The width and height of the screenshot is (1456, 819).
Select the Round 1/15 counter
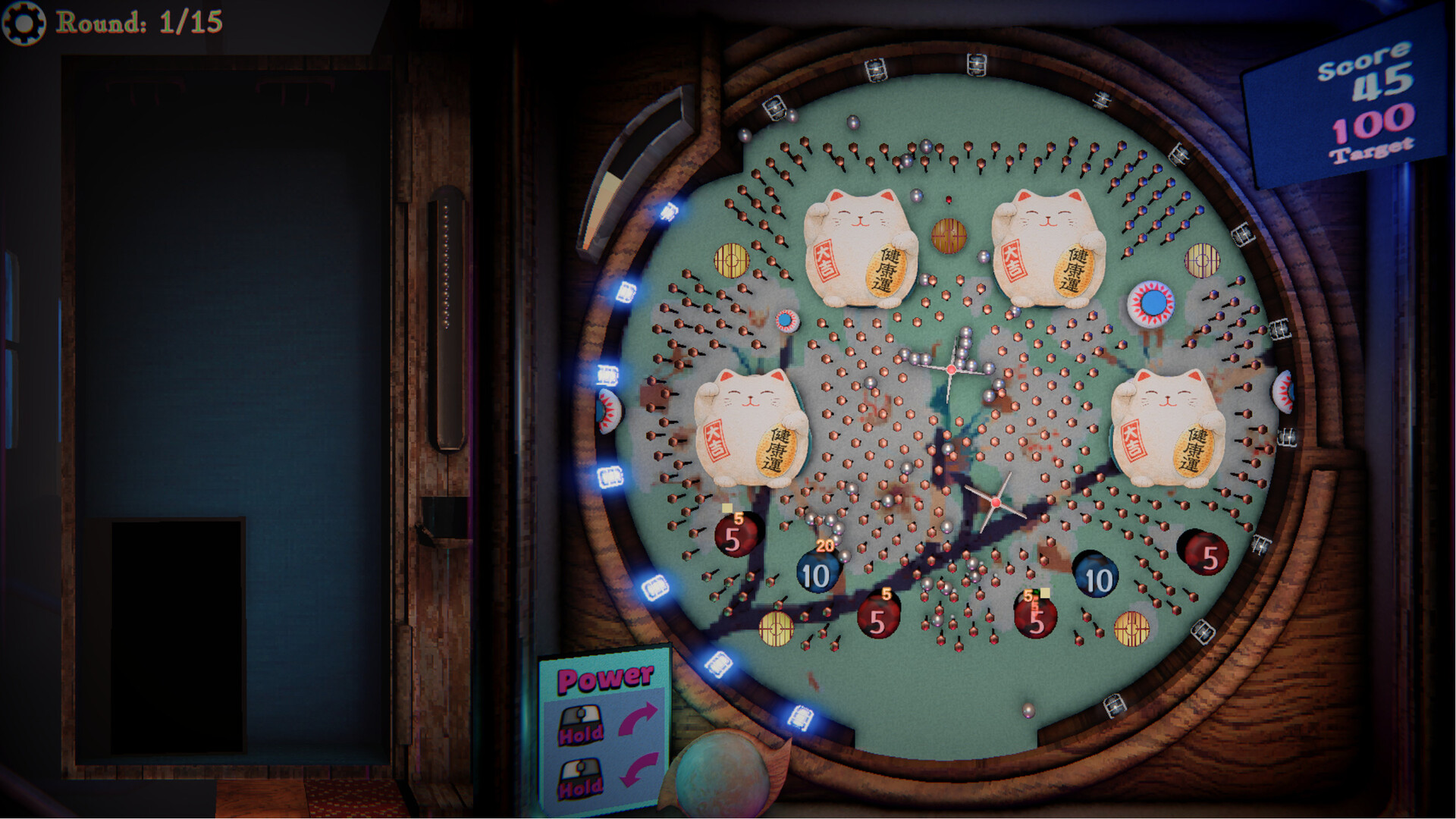140,23
